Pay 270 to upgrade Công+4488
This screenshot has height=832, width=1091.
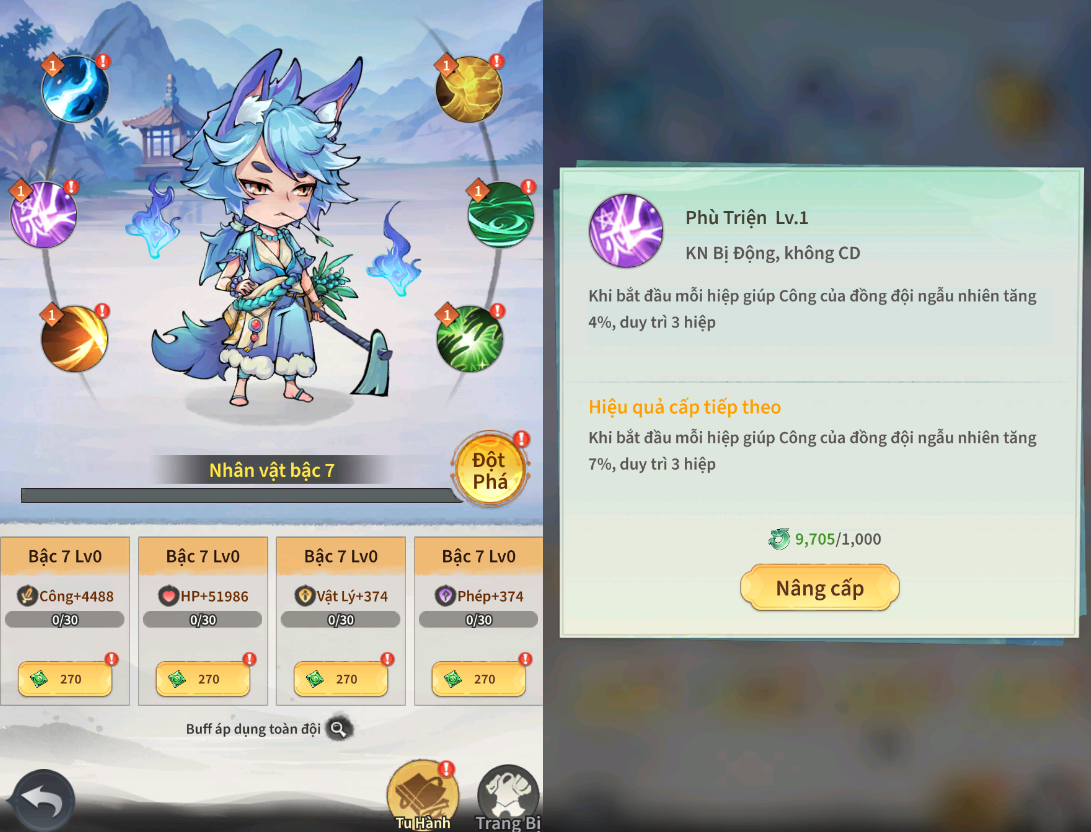tap(65, 679)
